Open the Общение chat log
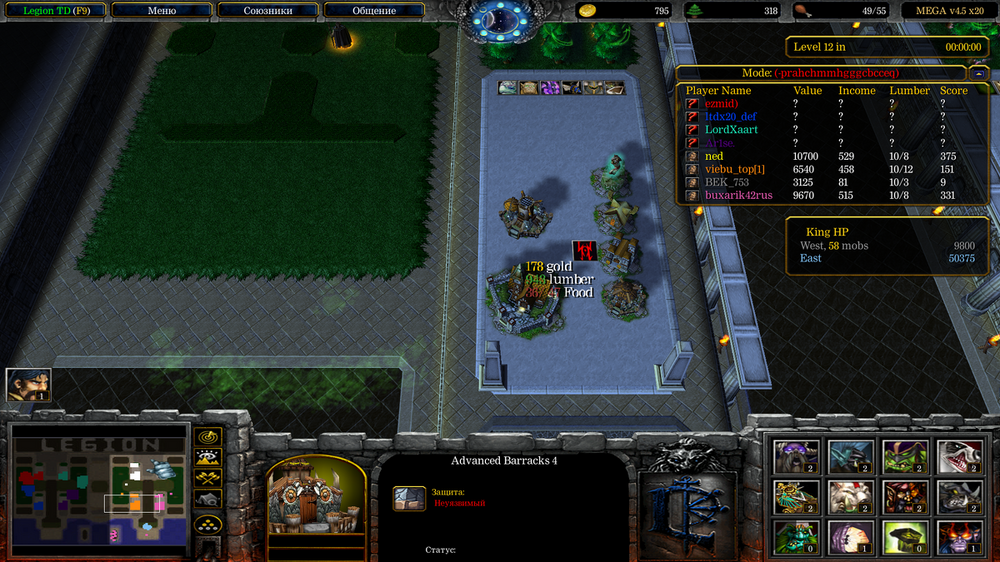The width and height of the screenshot is (1000, 562). click(x=374, y=11)
